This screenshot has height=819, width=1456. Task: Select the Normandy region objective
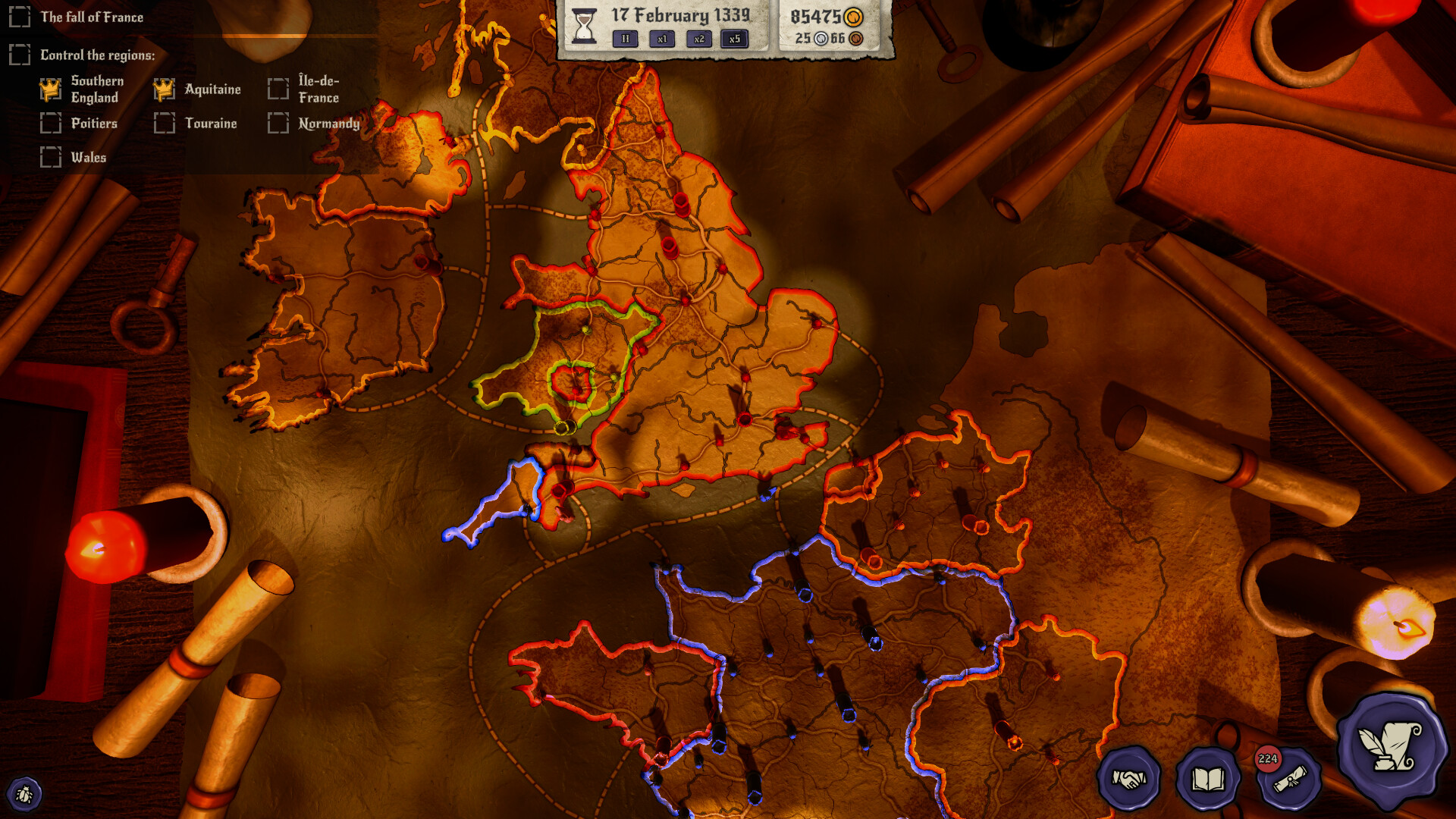328,124
